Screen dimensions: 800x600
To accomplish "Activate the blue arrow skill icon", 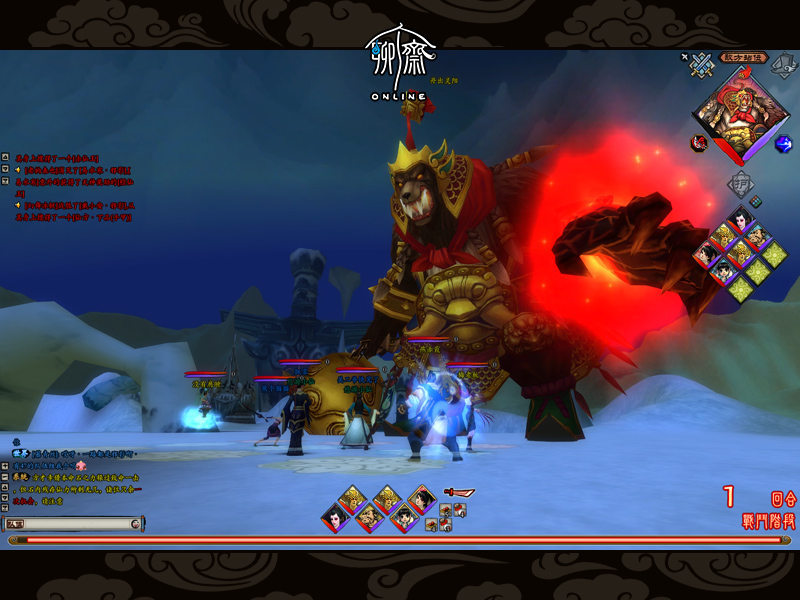I will [x=783, y=143].
